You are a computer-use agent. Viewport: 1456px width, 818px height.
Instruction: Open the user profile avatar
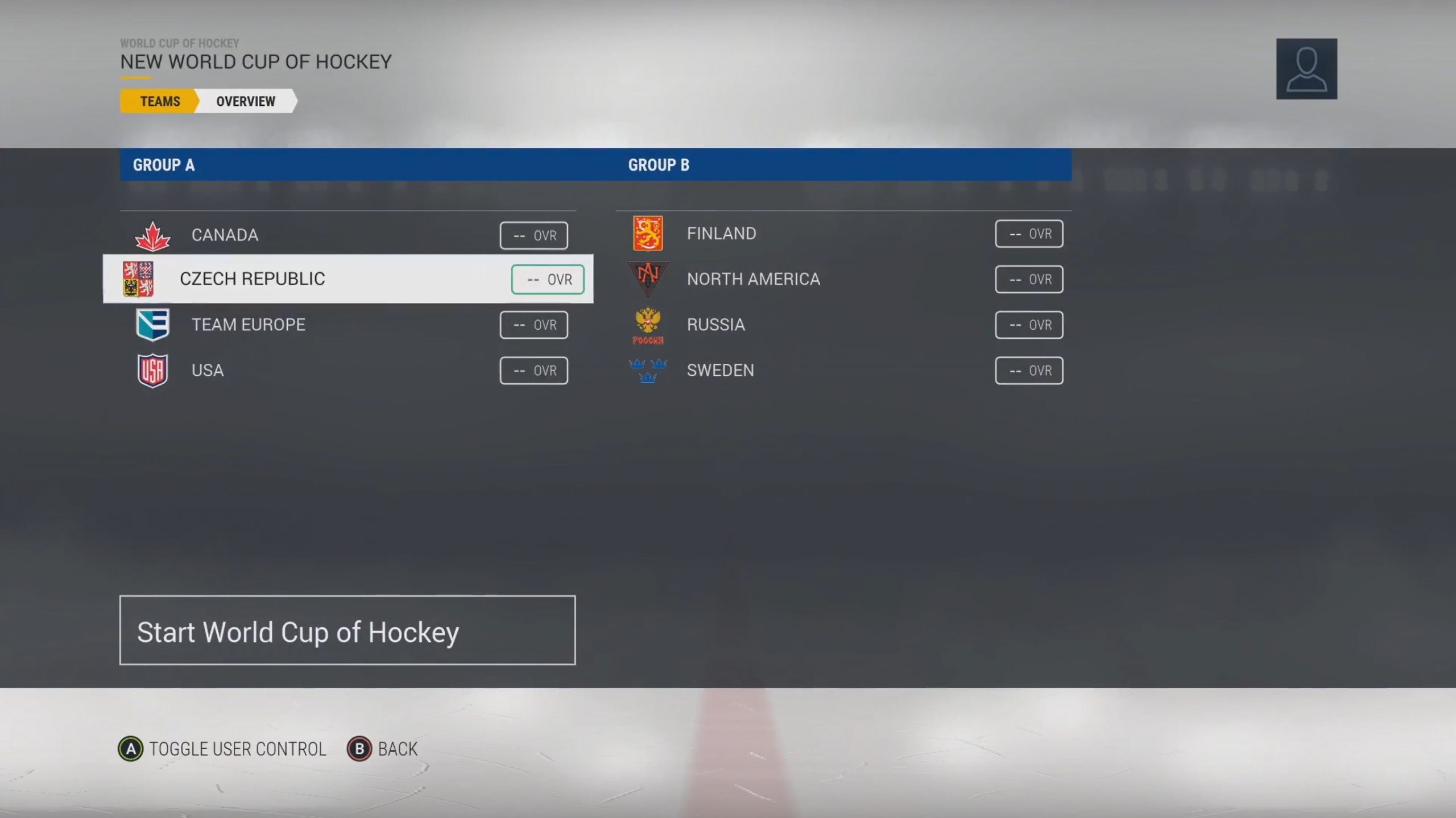click(1306, 69)
